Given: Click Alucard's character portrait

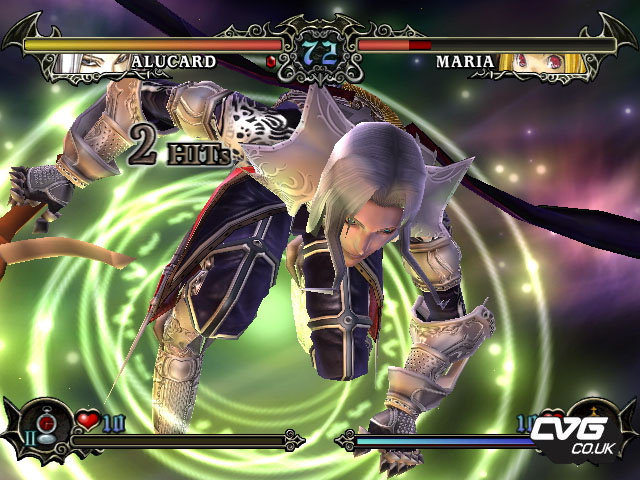Looking at the screenshot, I should tap(79, 62).
